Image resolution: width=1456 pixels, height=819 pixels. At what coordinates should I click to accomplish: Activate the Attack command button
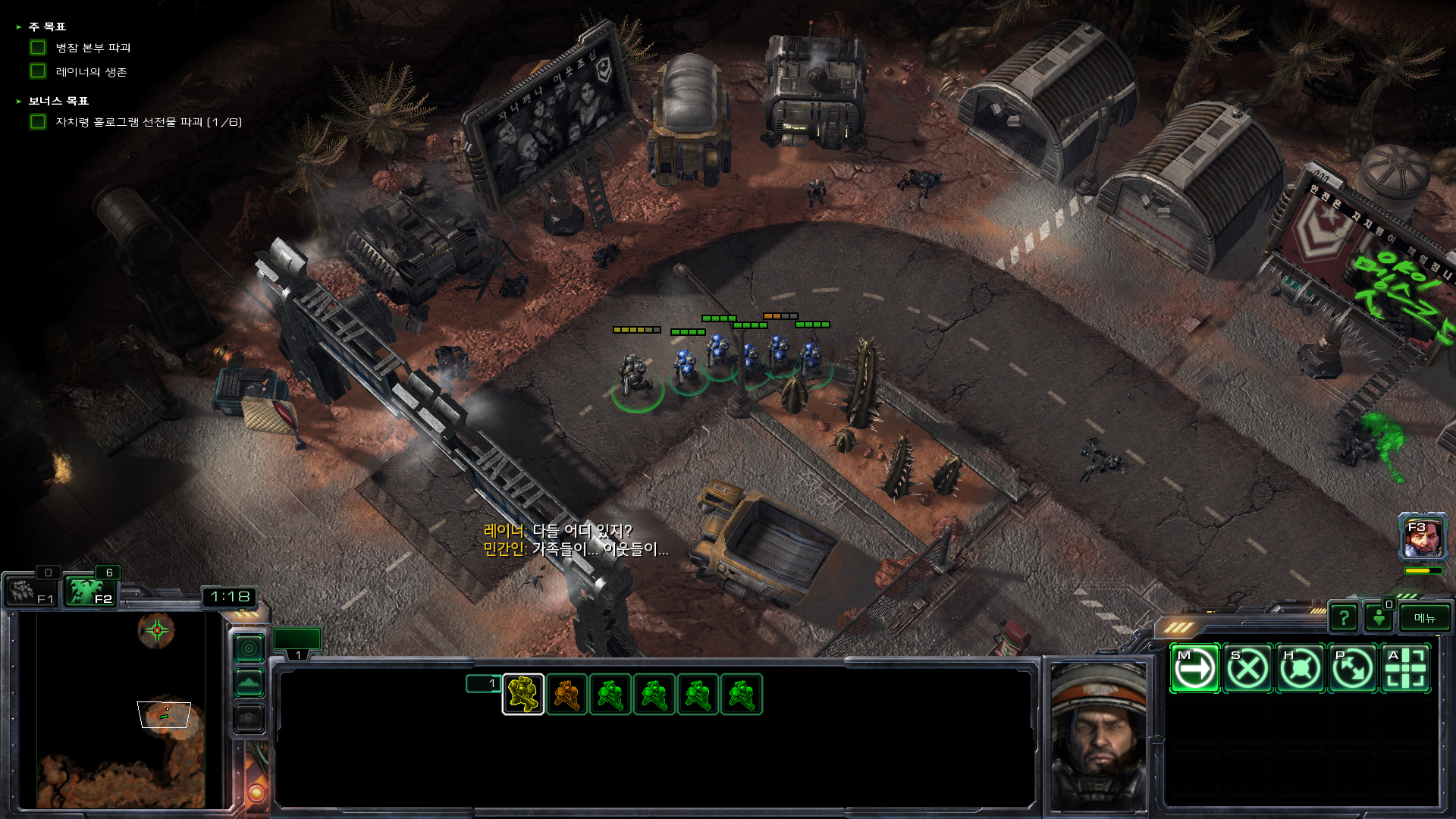coord(1406,669)
